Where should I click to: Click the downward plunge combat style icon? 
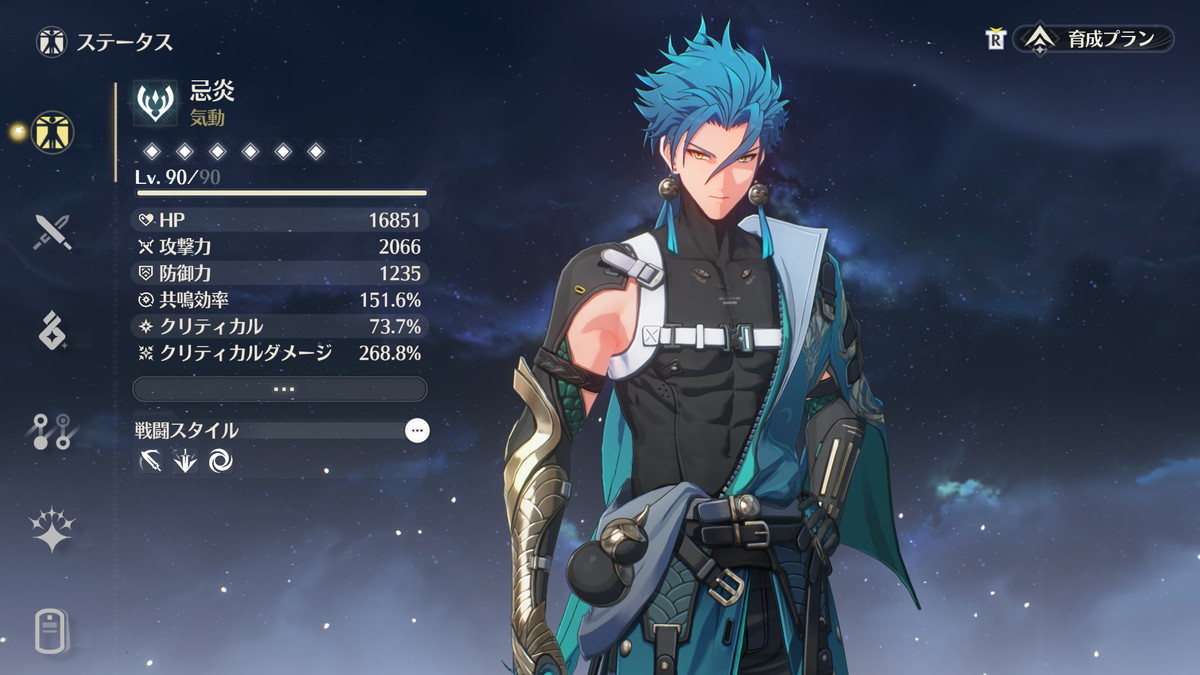(x=185, y=461)
